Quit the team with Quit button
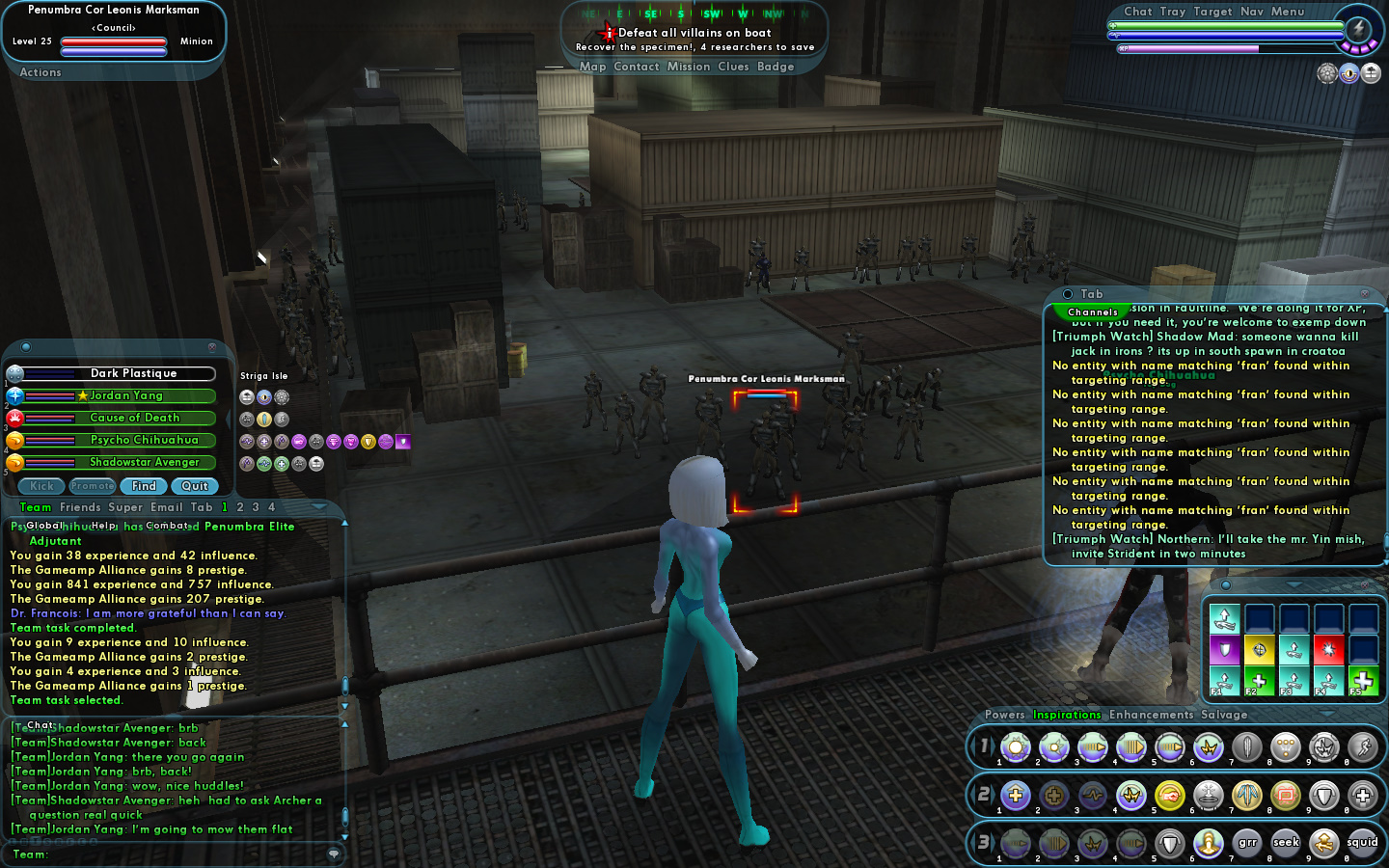The height and width of the screenshot is (868, 1389). click(195, 486)
